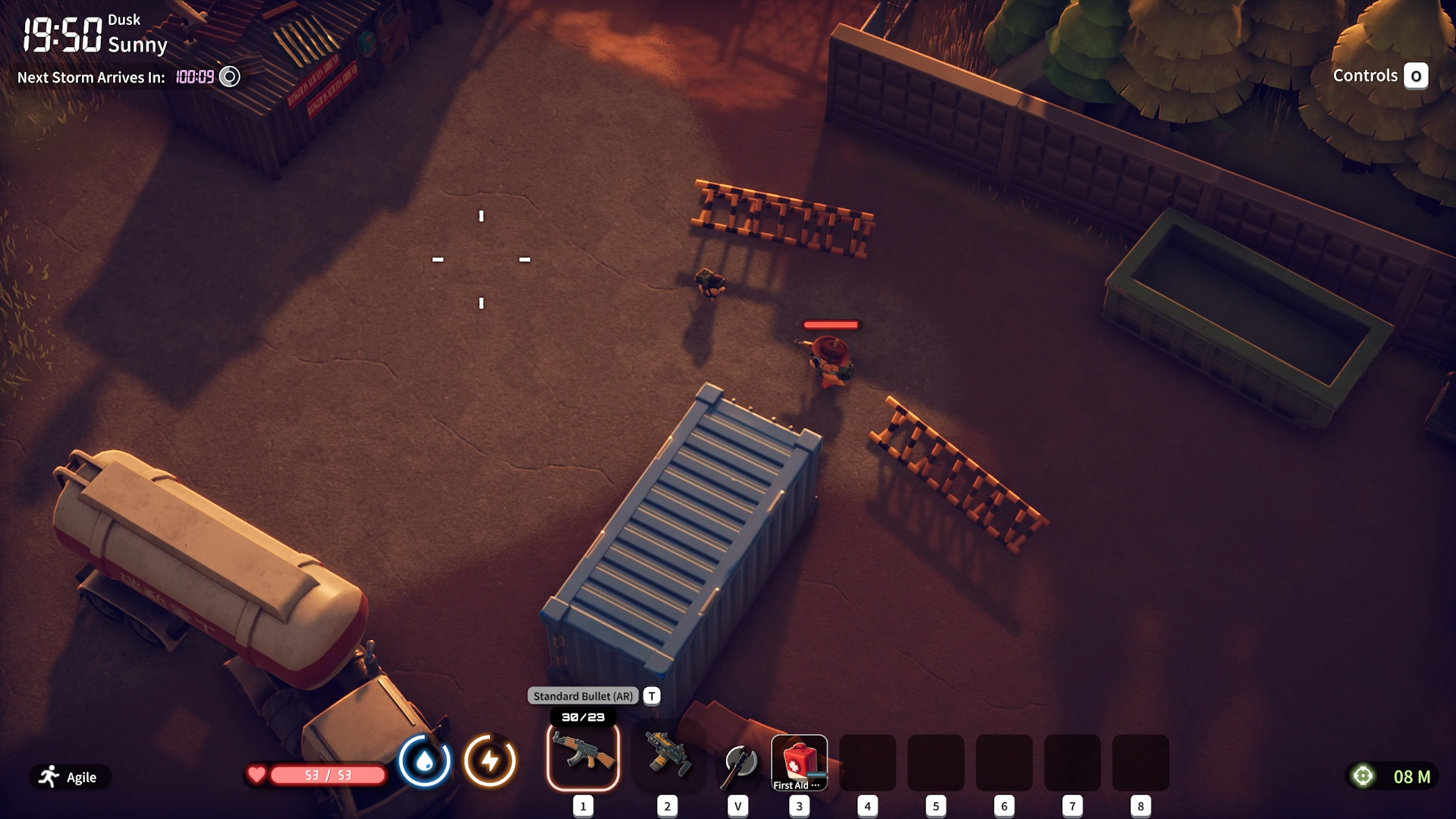Click the 53/53 health bar
Viewport: 1456px width, 819px height.
coord(326,774)
